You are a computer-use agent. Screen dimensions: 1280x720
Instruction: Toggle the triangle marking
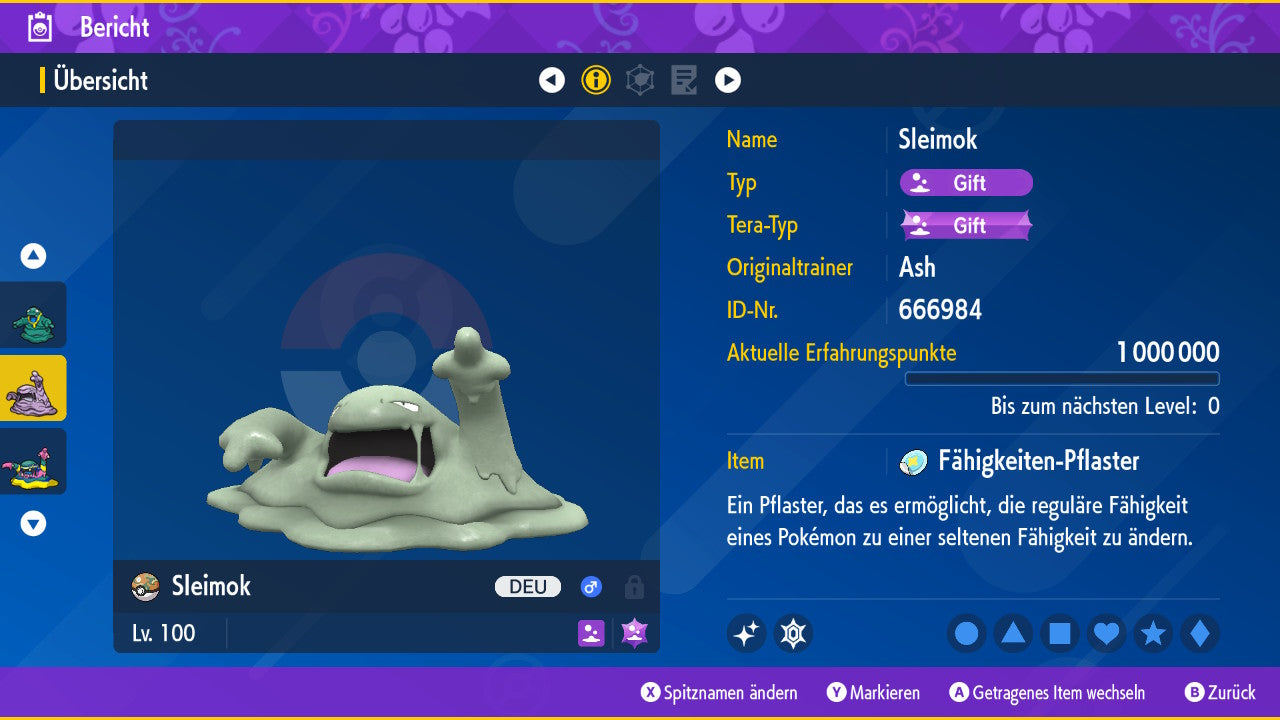1013,633
